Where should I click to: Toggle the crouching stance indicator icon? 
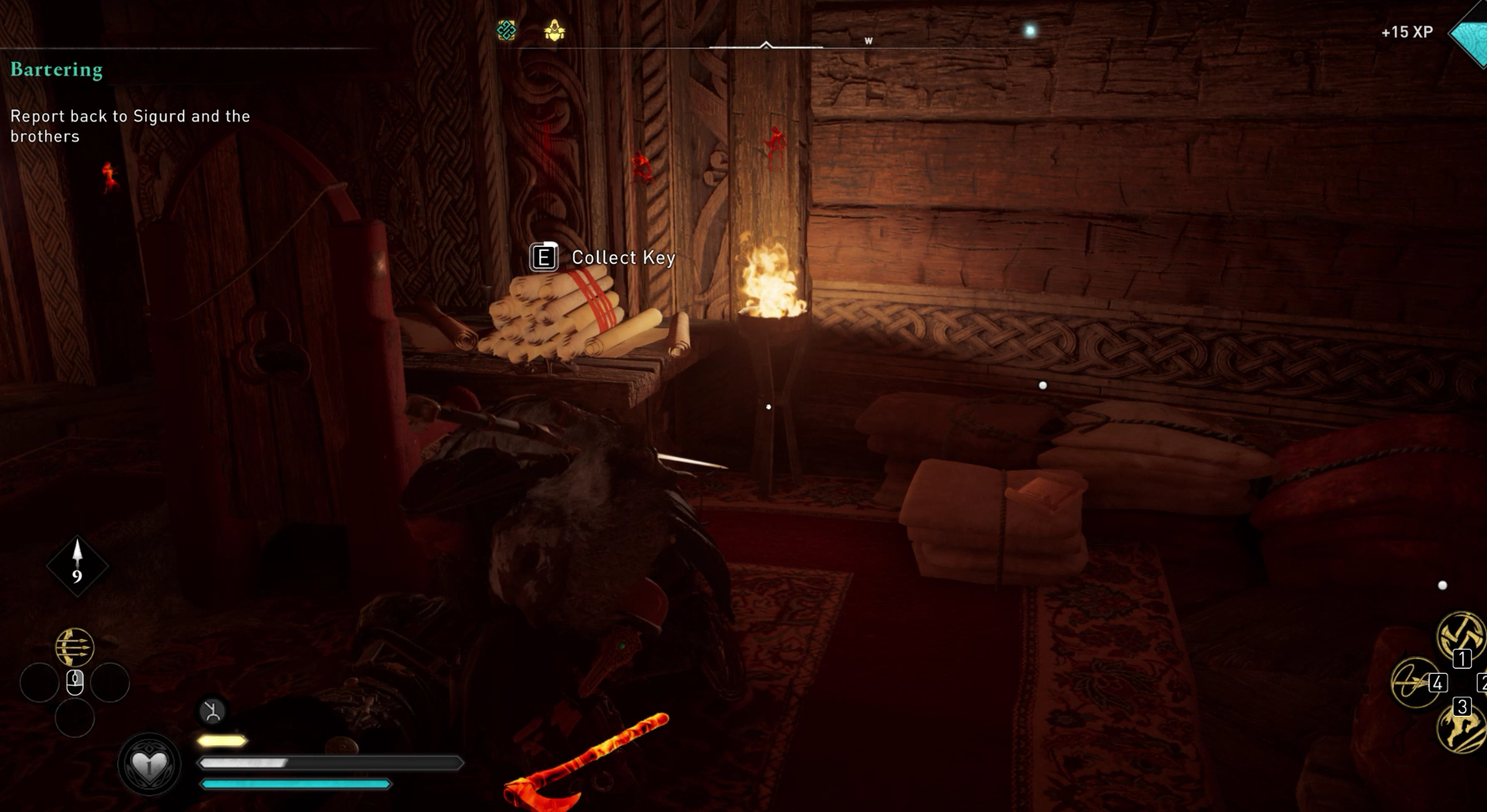[213, 712]
